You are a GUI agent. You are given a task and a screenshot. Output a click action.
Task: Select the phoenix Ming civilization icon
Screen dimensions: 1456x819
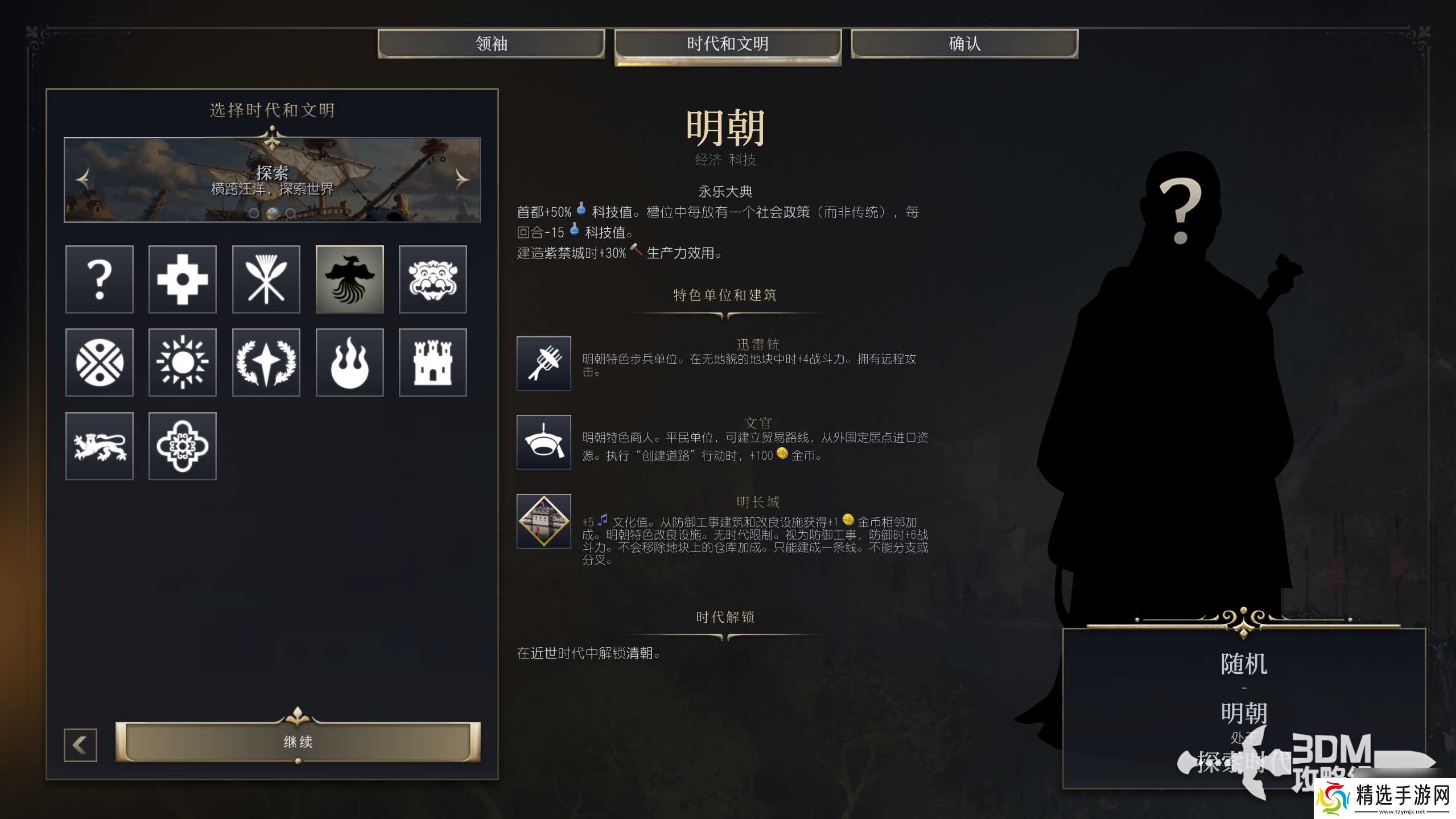coord(349,279)
